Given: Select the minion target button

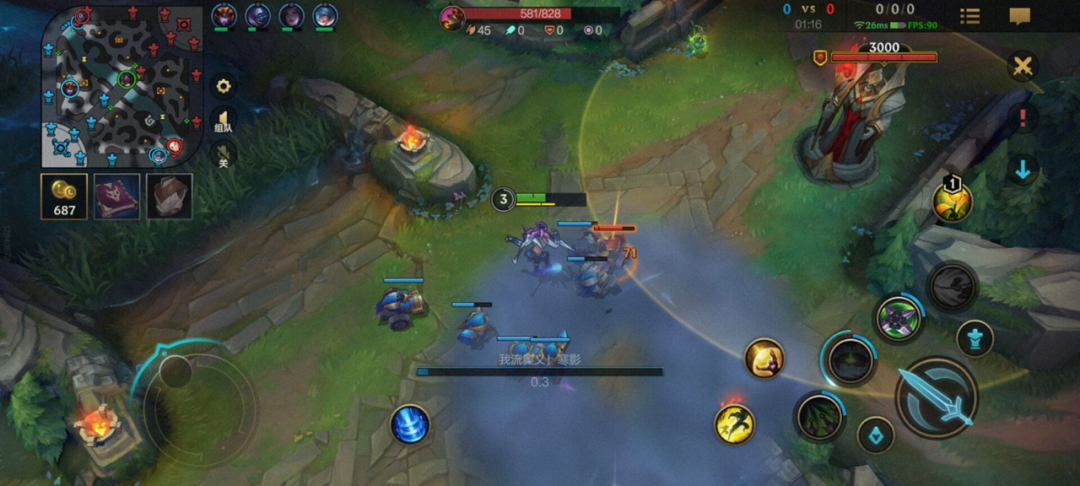Looking at the screenshot, I should [x=877, y=435].
